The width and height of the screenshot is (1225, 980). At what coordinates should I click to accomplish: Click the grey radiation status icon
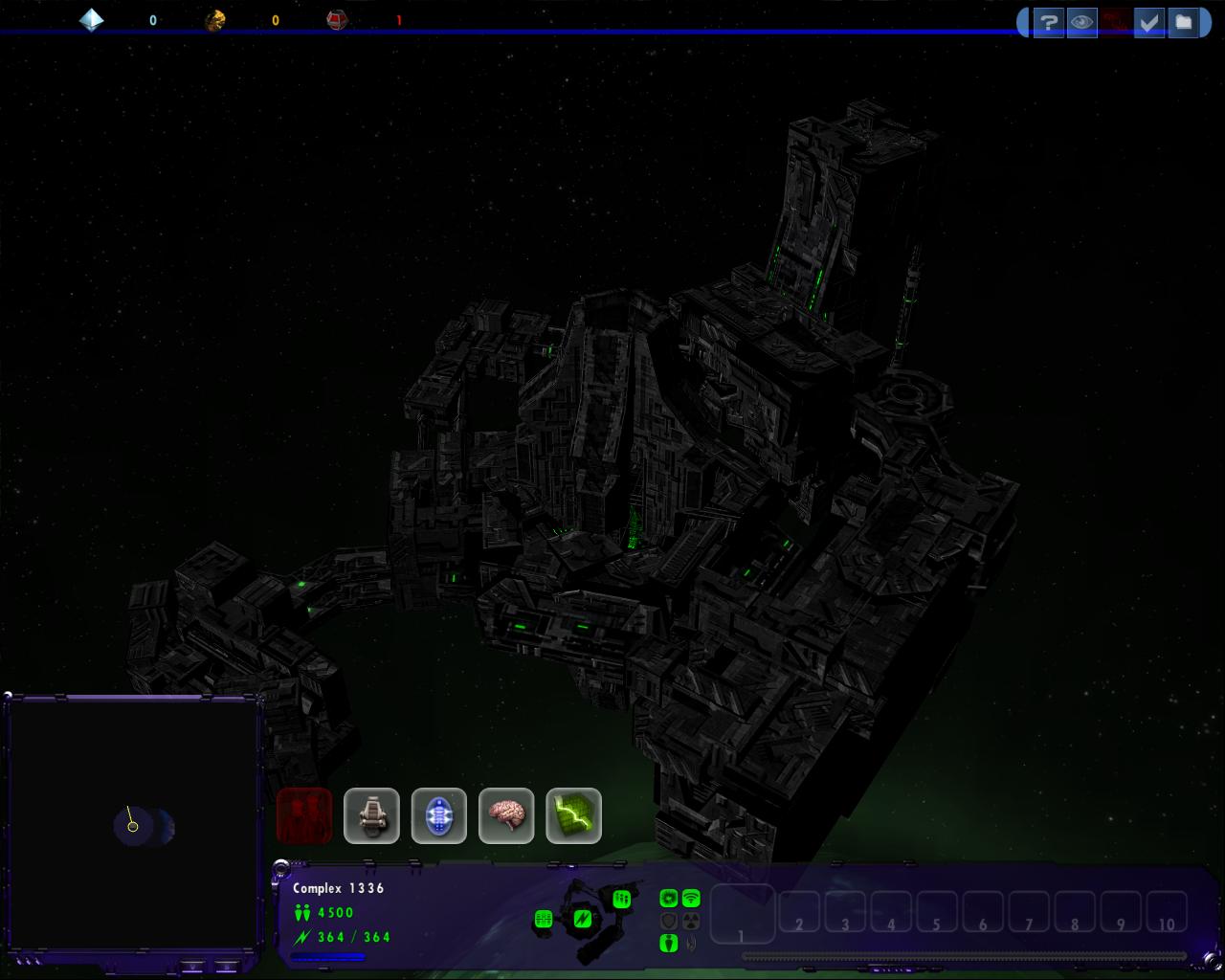point(691,921)
